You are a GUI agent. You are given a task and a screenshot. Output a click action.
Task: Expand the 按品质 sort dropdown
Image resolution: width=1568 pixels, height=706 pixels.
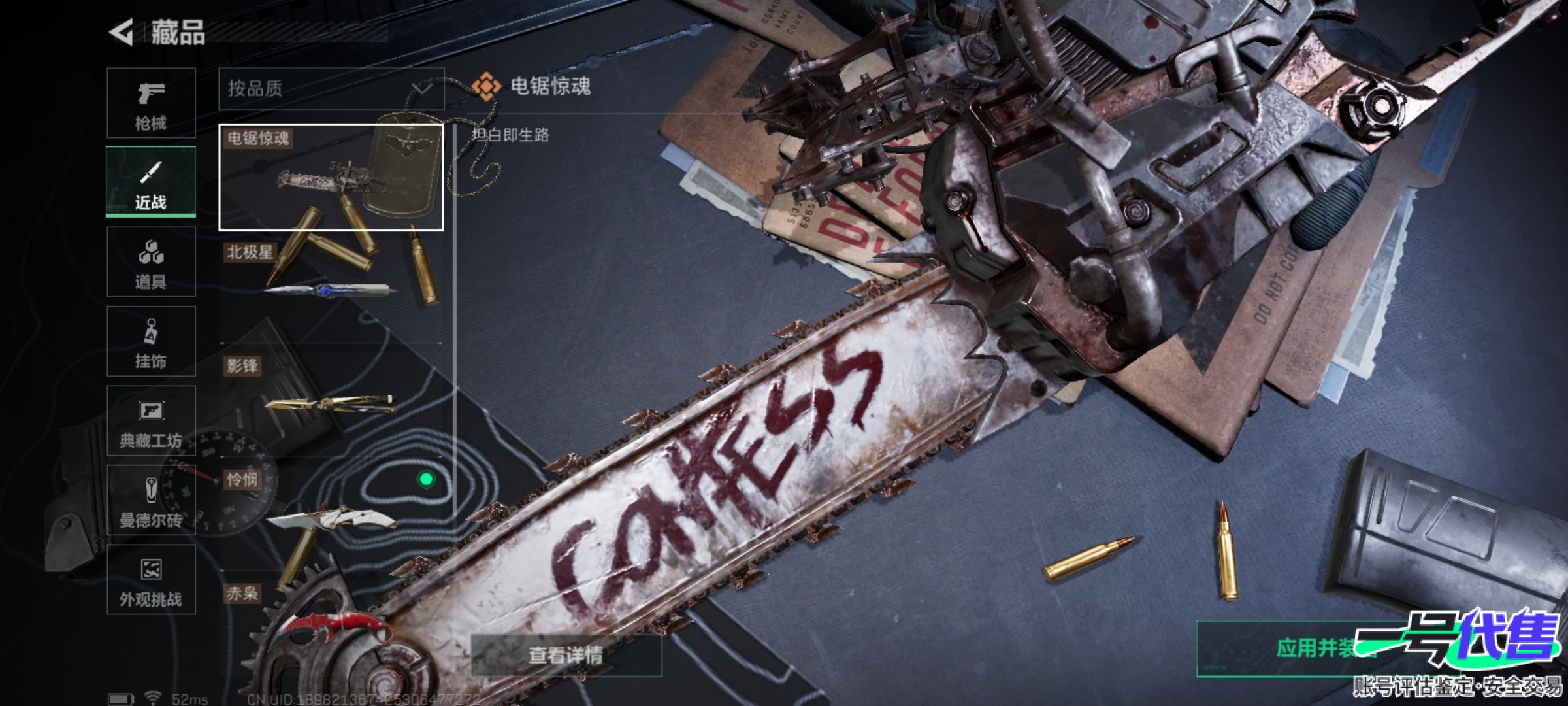331,88
